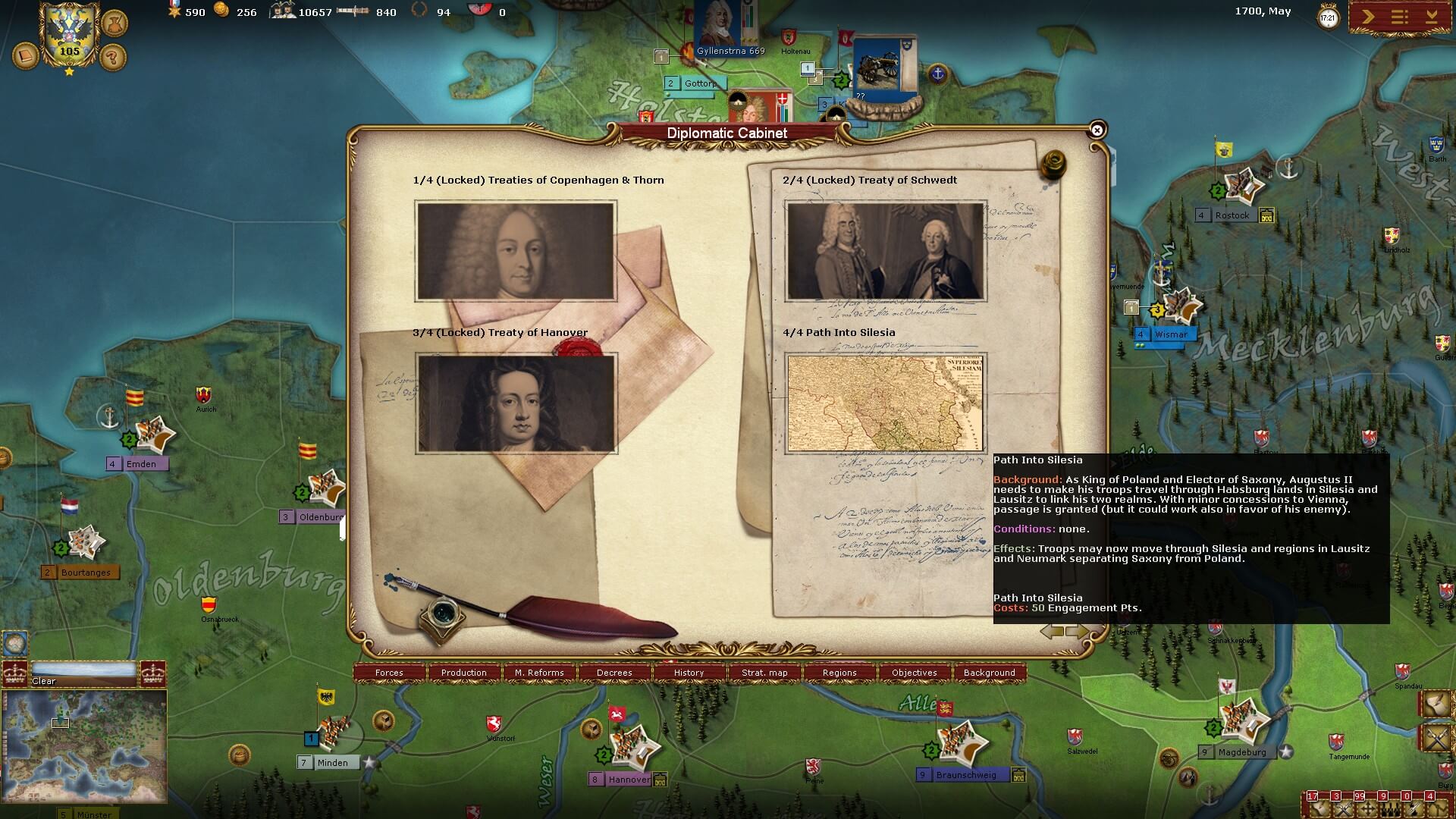The height and width of the screenshot is (819, 1456).
Task: View the Regions tab
Action: pyautogui.click(x=839, y=673)
